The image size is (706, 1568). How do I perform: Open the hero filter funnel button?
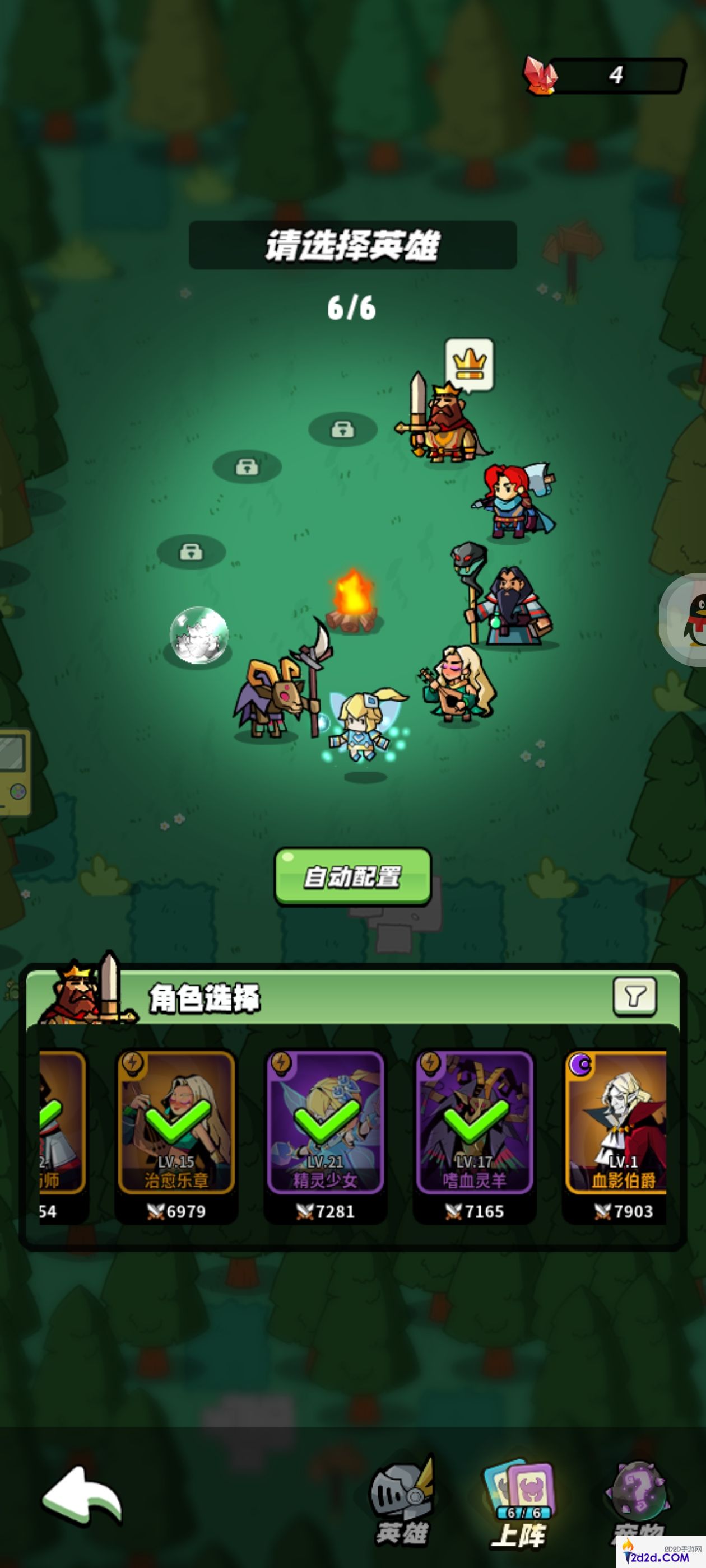click(x=634, y=996)
